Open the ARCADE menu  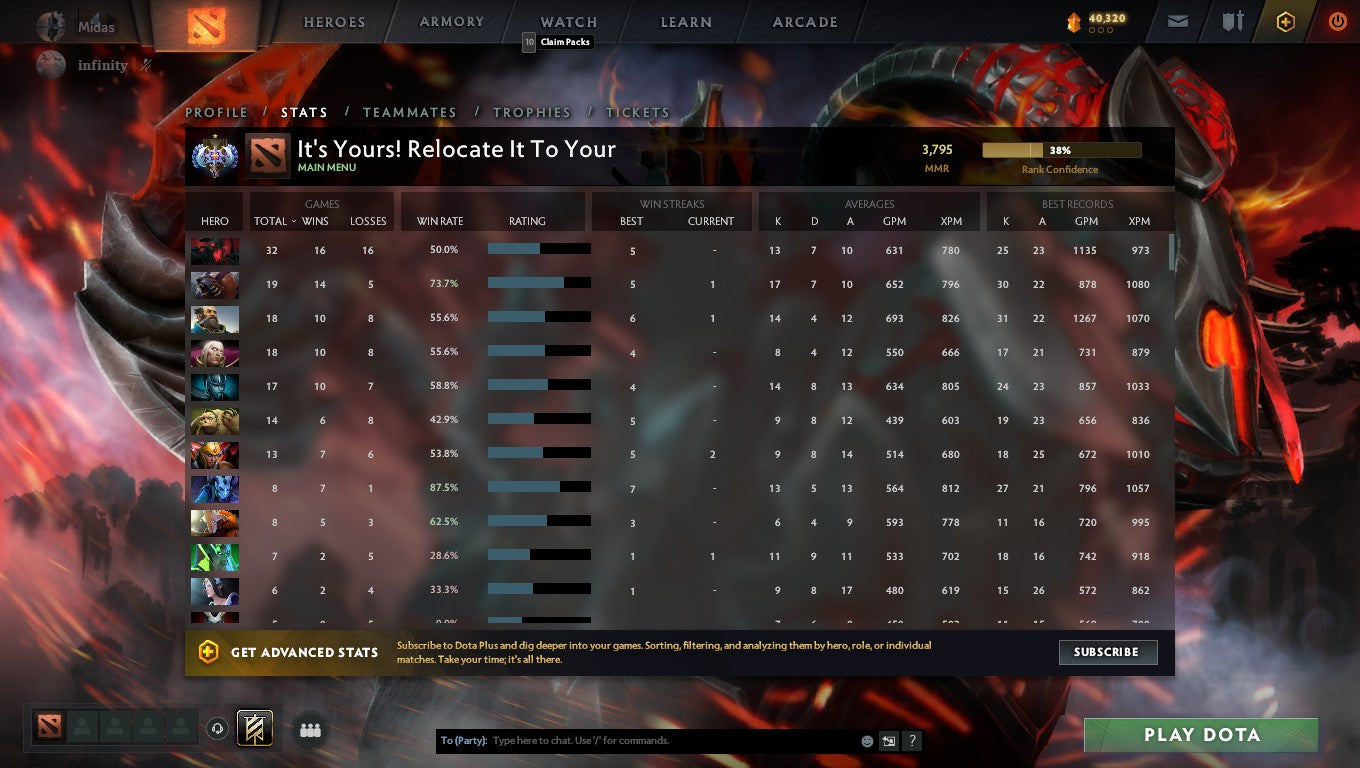pyautogui.click(x=803, y=21)
